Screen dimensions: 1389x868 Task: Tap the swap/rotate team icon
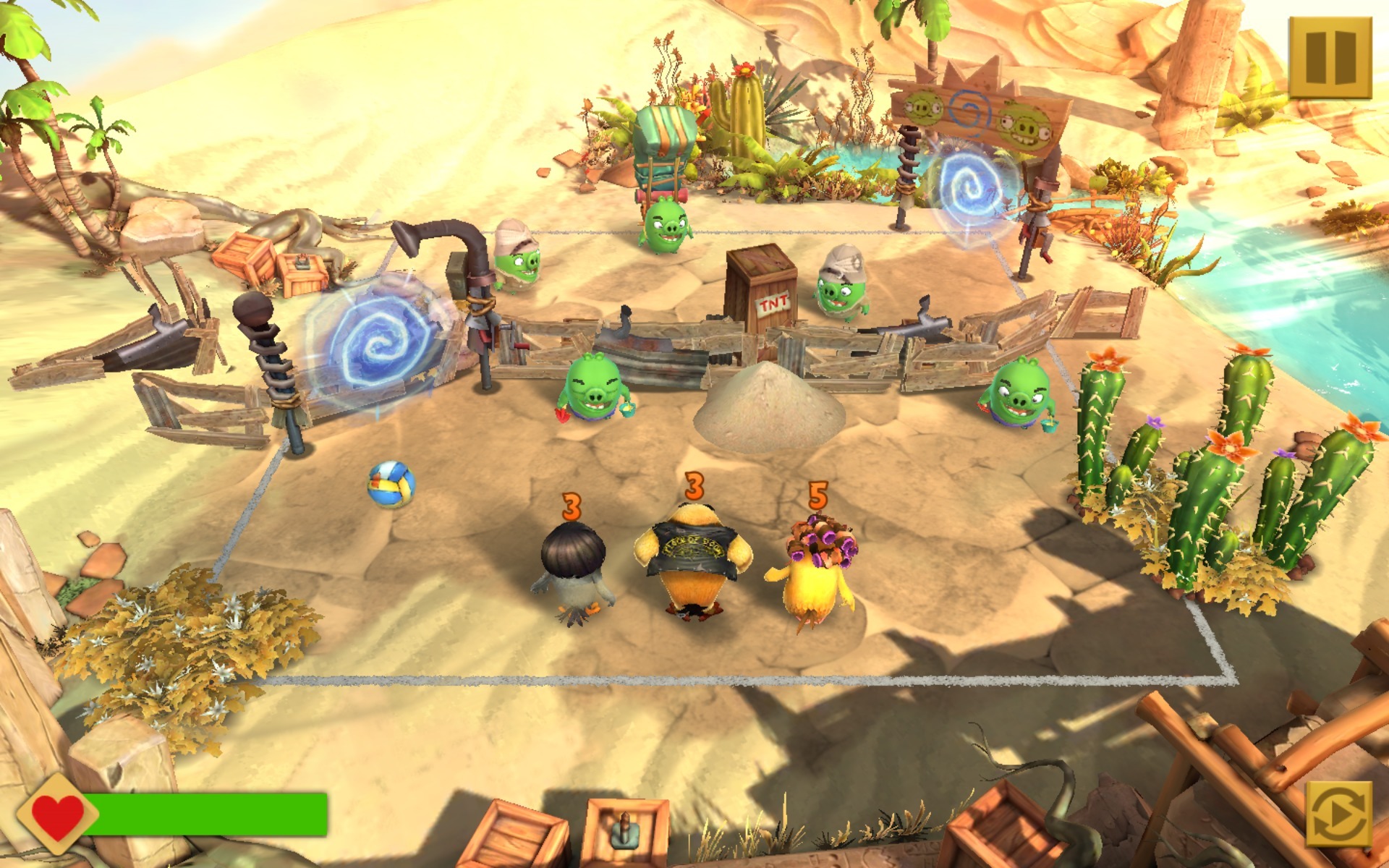coord(1340,814)
